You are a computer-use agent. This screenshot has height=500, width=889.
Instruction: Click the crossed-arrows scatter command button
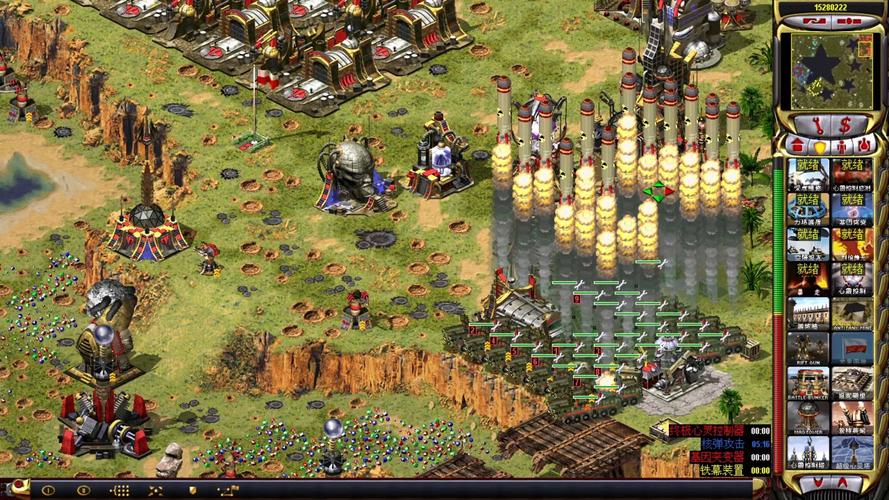[155, 491]
